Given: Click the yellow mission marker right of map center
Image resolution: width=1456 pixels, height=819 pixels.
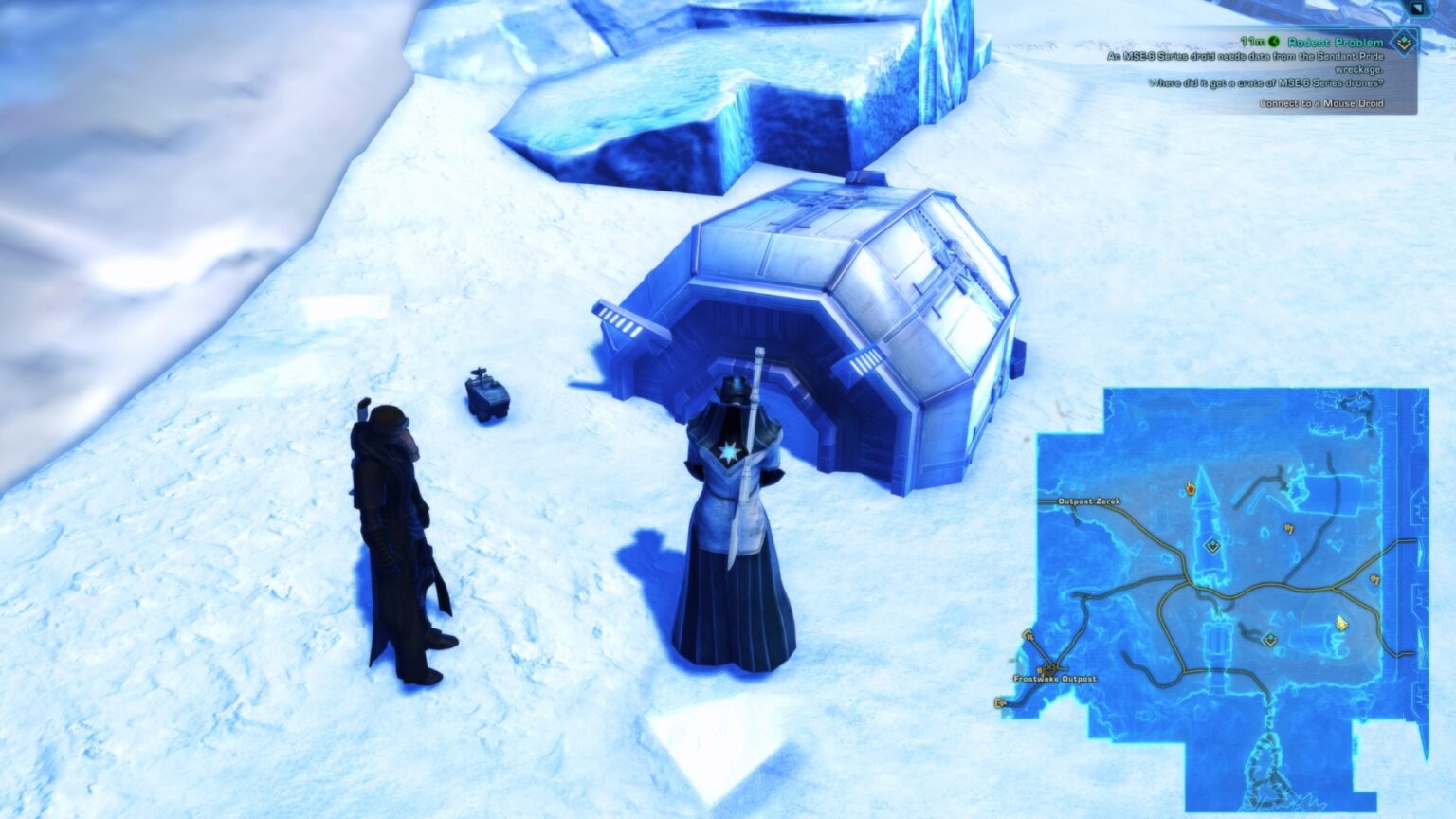Looking at the screenshot, I should (1289, 528).
